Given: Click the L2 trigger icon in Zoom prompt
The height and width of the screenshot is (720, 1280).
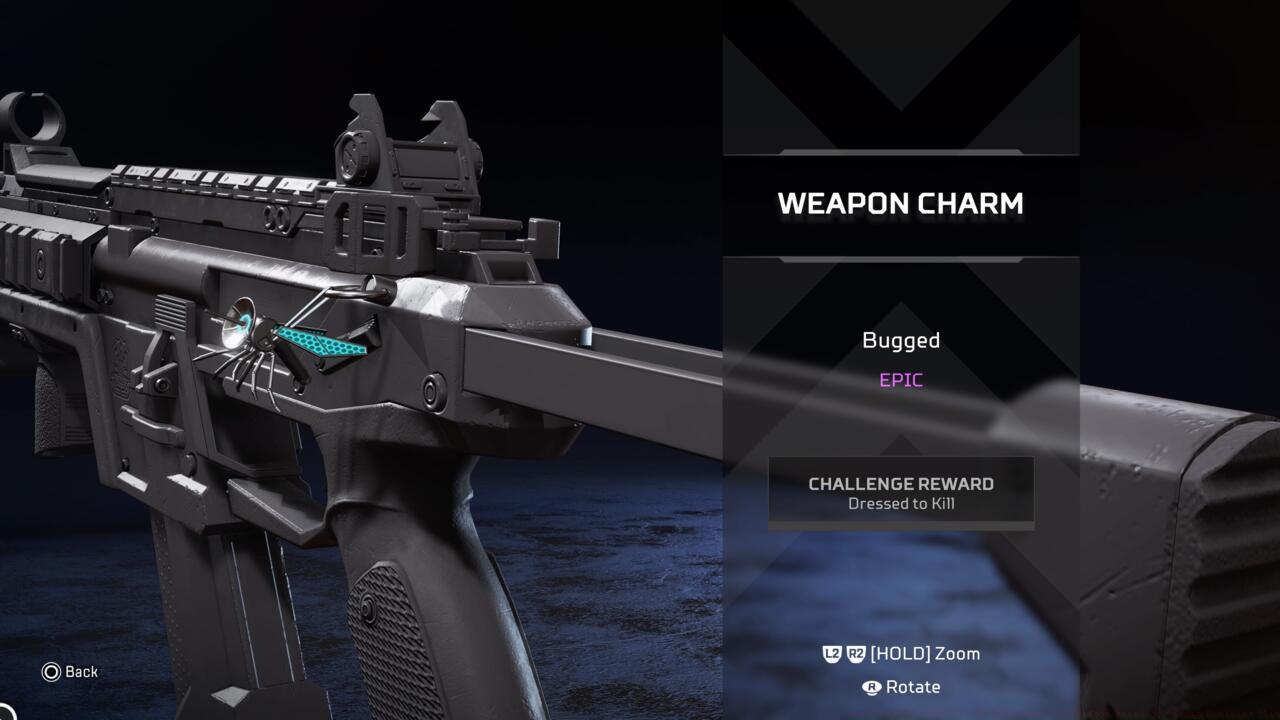Looking at the screenshot, I should coord(831,654).
